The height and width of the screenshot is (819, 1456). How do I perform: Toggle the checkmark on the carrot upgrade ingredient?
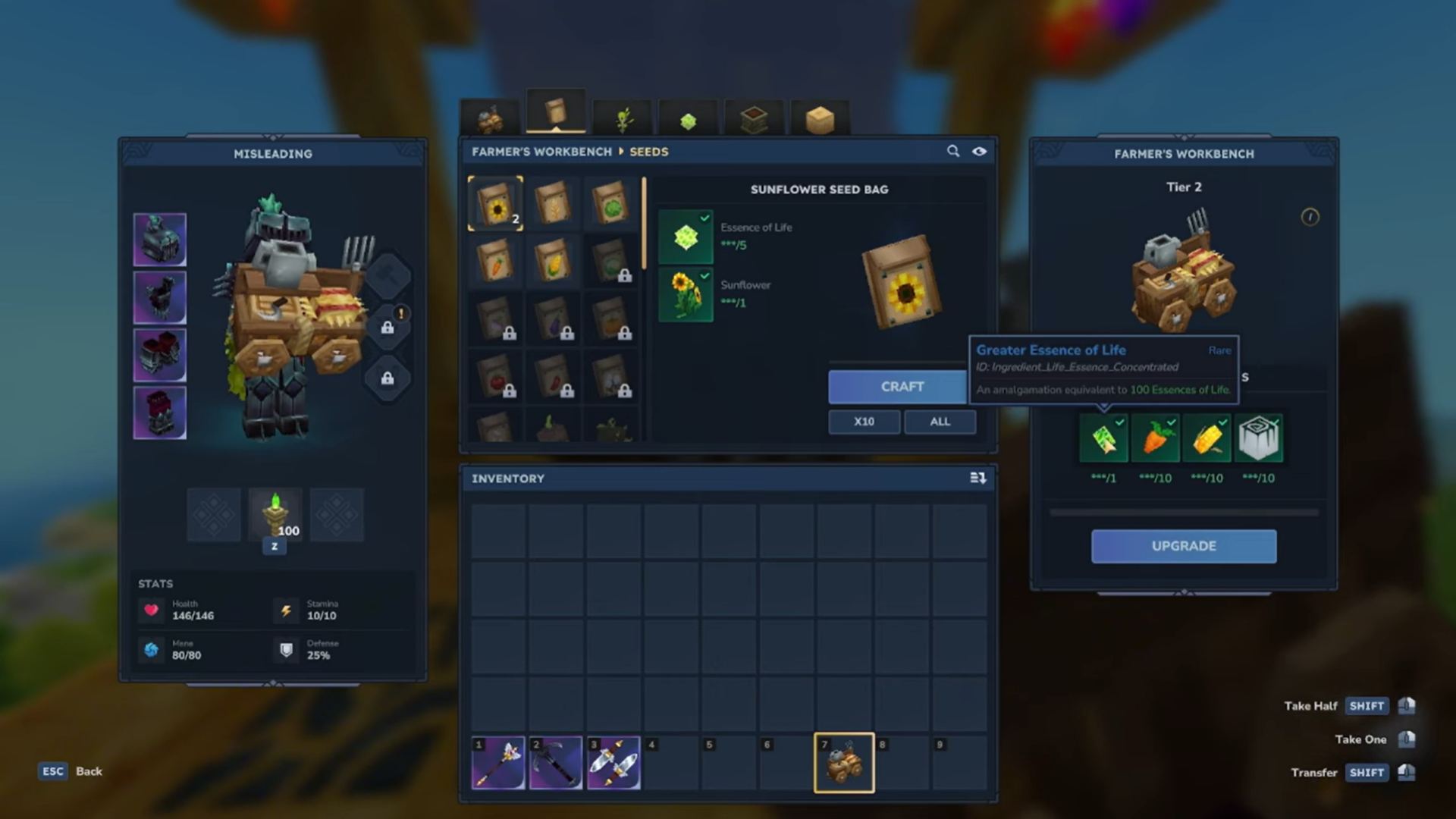pos(1170,422)
